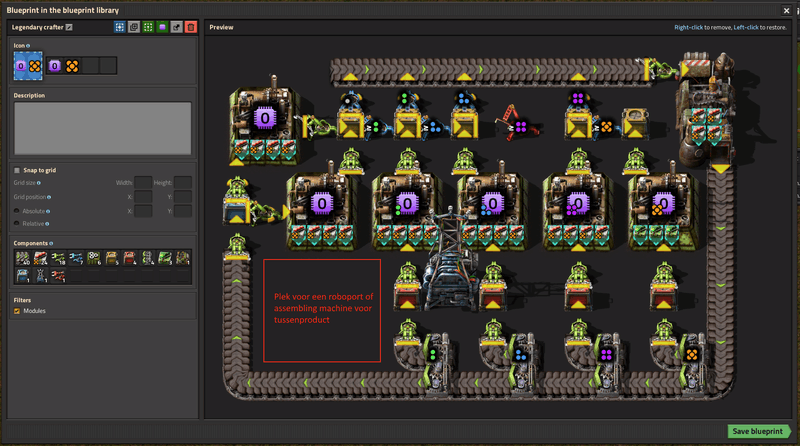
Task: Click the grid size Width field
Action: pos(143,183)
